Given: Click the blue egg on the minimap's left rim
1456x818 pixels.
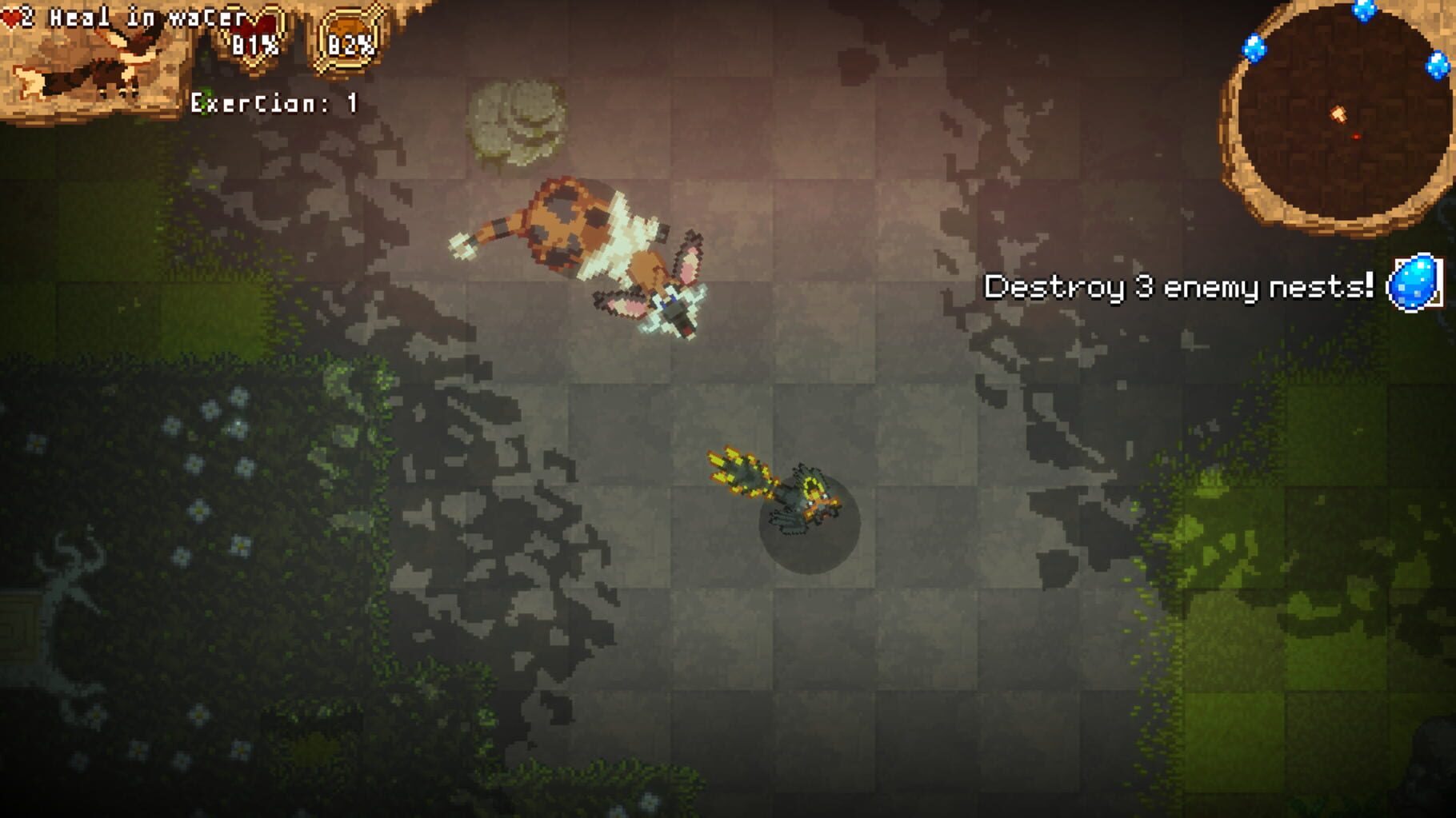Looking at the screenshot, I should click(x=1254, y=48).
